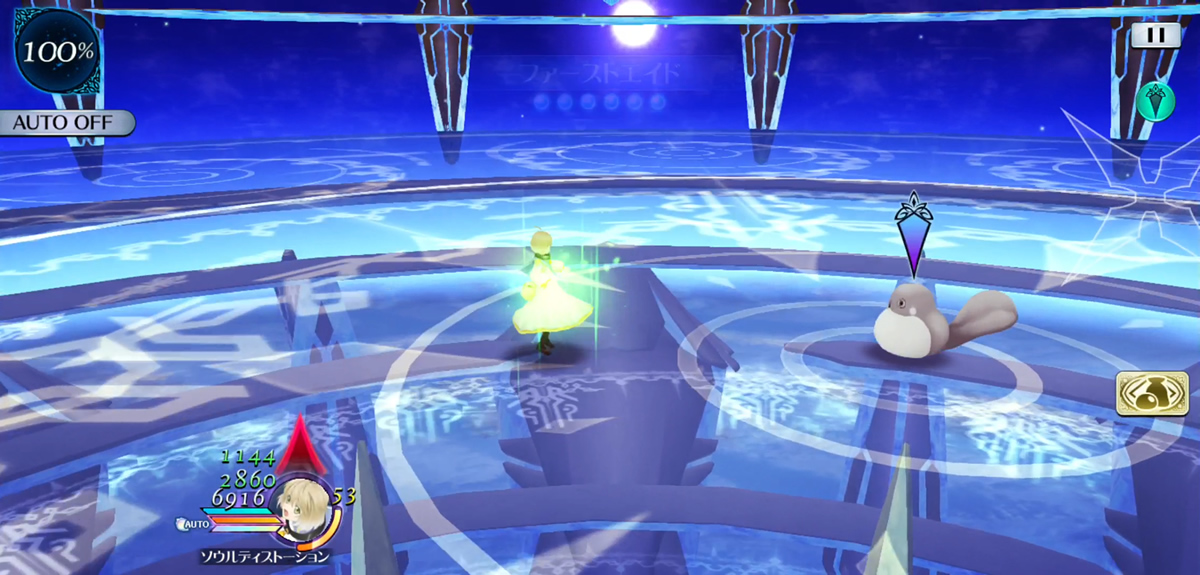Screen dimensions: 1200x575
Task: Pause the battle
Action: [x=1155, y=35]
